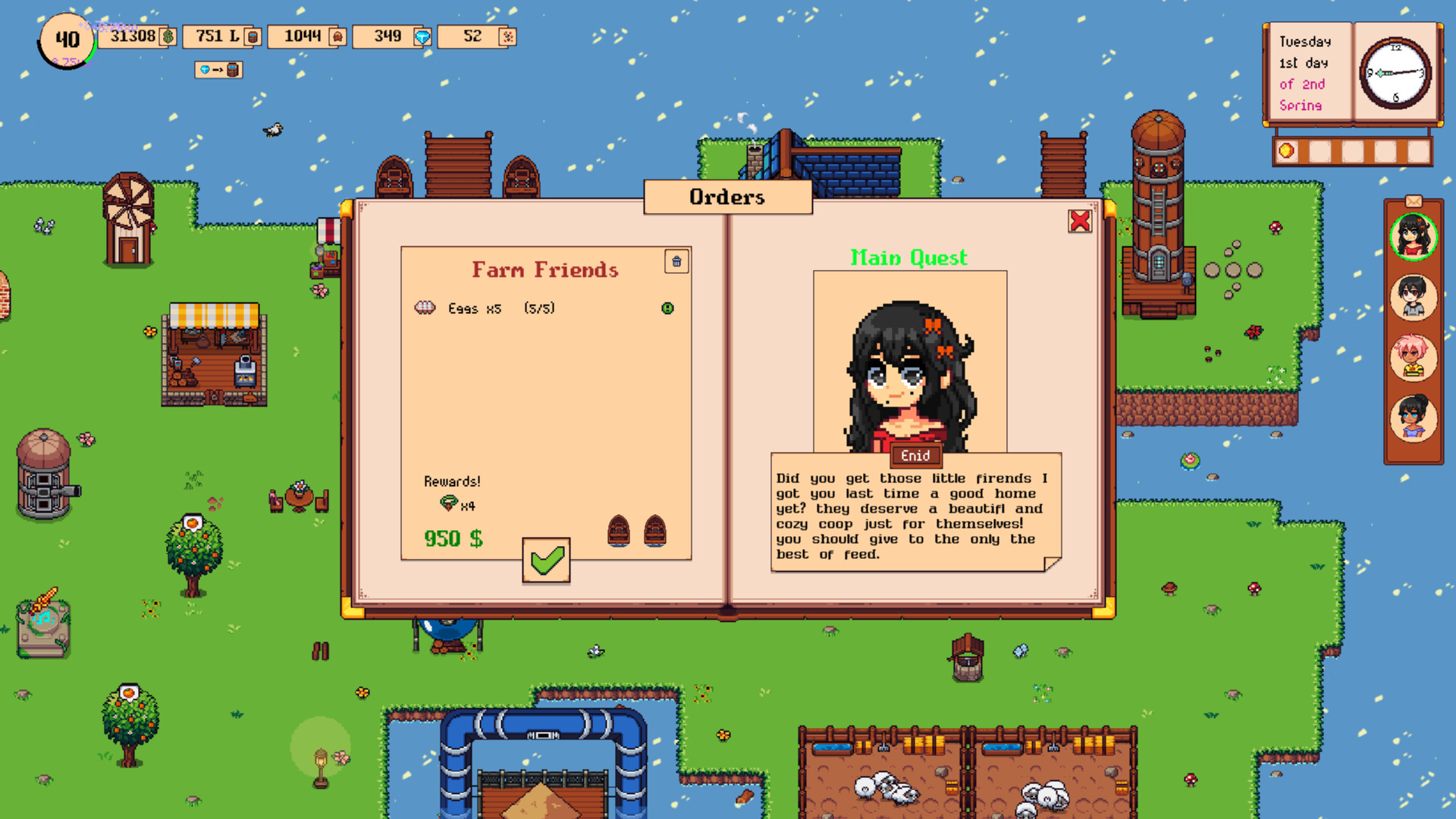Select Enid's portrait with the green ring
The width and height of the screenshot is (1456, 819).
[x=1413, y=236]
